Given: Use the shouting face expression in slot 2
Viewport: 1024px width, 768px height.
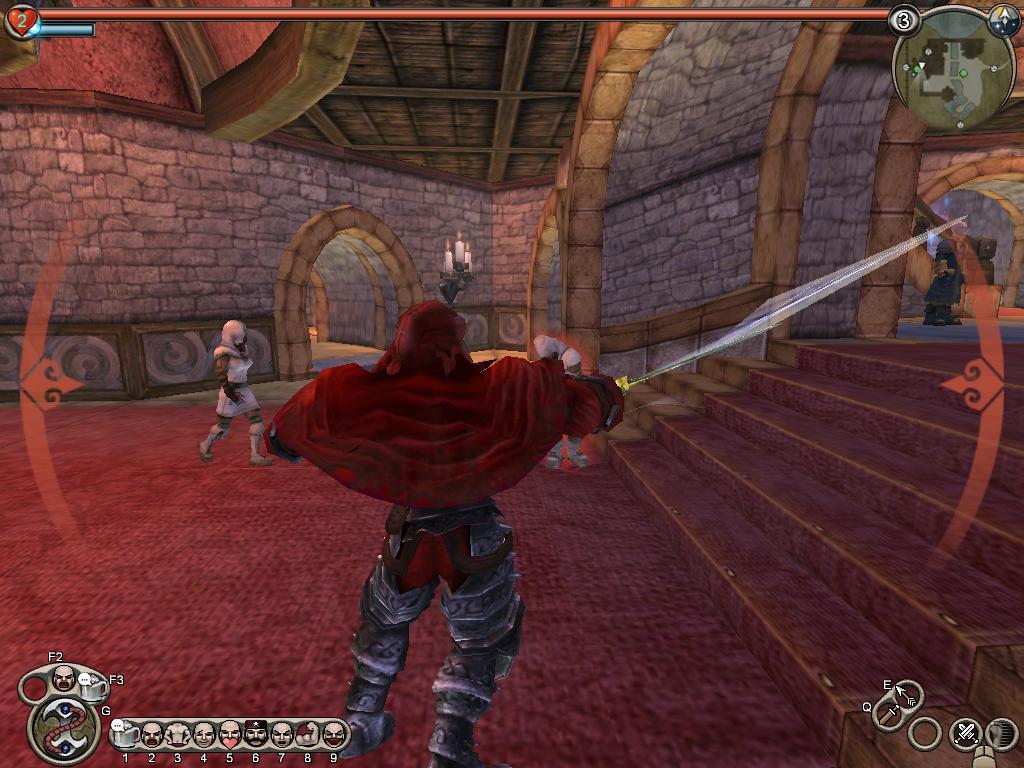Looking at the screenshot, I should [152, 735].
